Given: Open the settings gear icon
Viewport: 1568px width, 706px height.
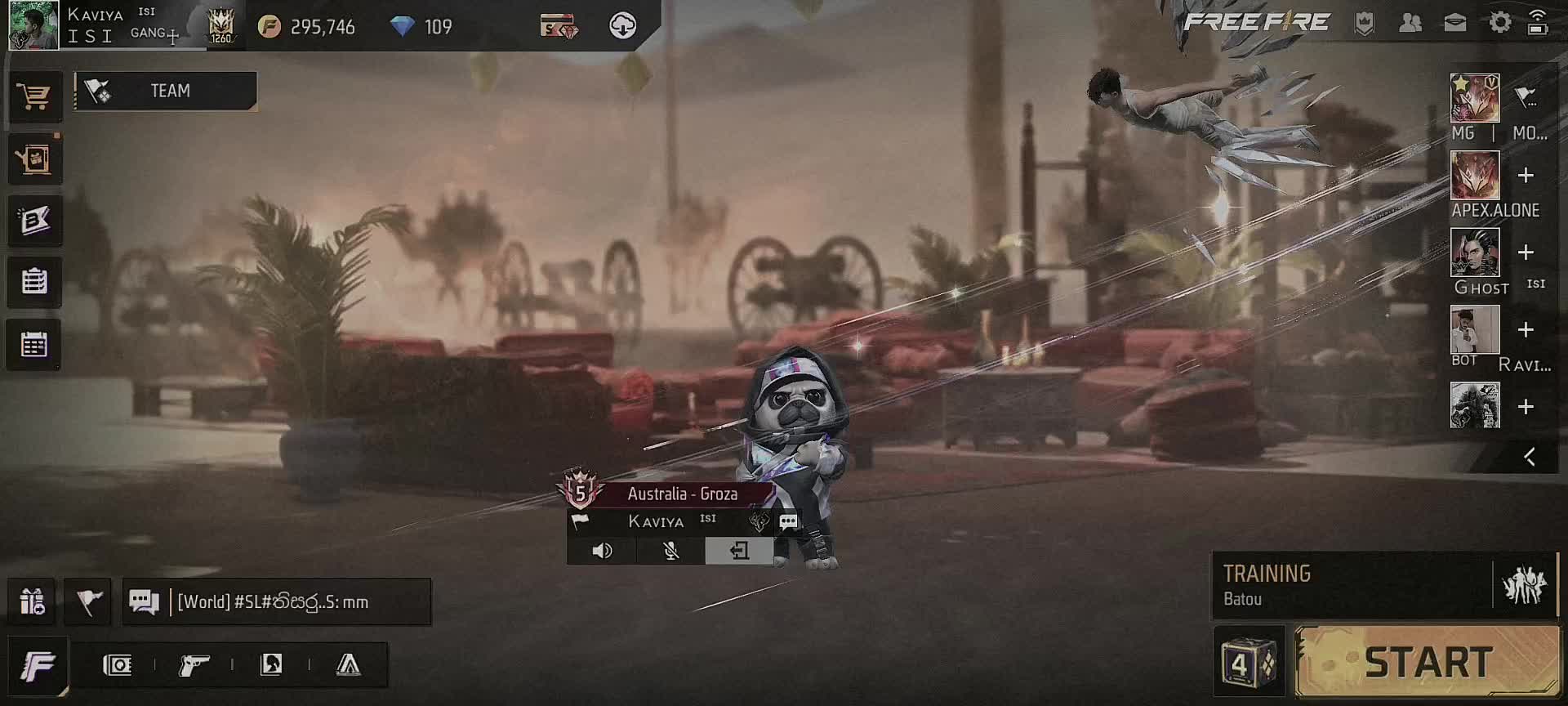Looking at the screenshot, I should coord(1499,23).
